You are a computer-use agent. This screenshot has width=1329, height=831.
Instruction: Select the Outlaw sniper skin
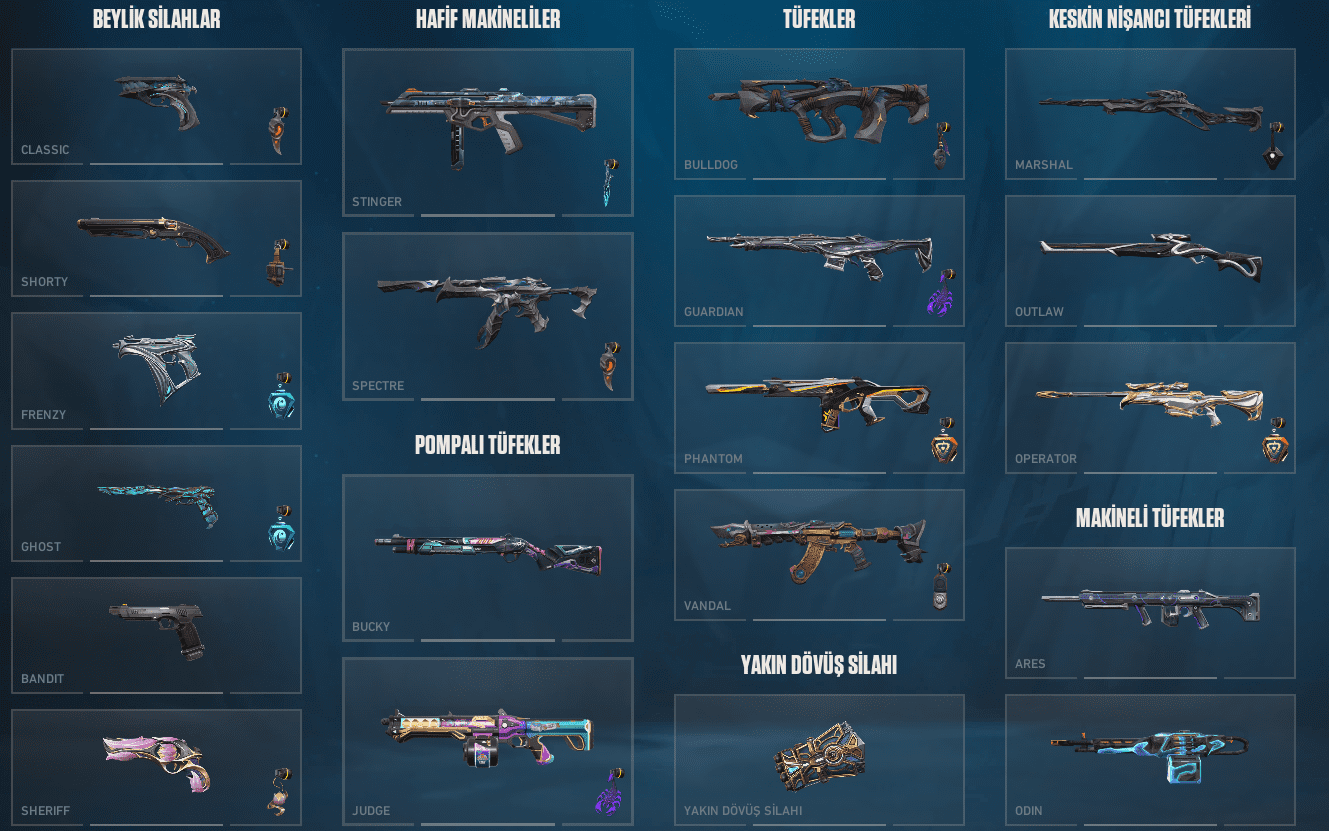point(1150,255)
